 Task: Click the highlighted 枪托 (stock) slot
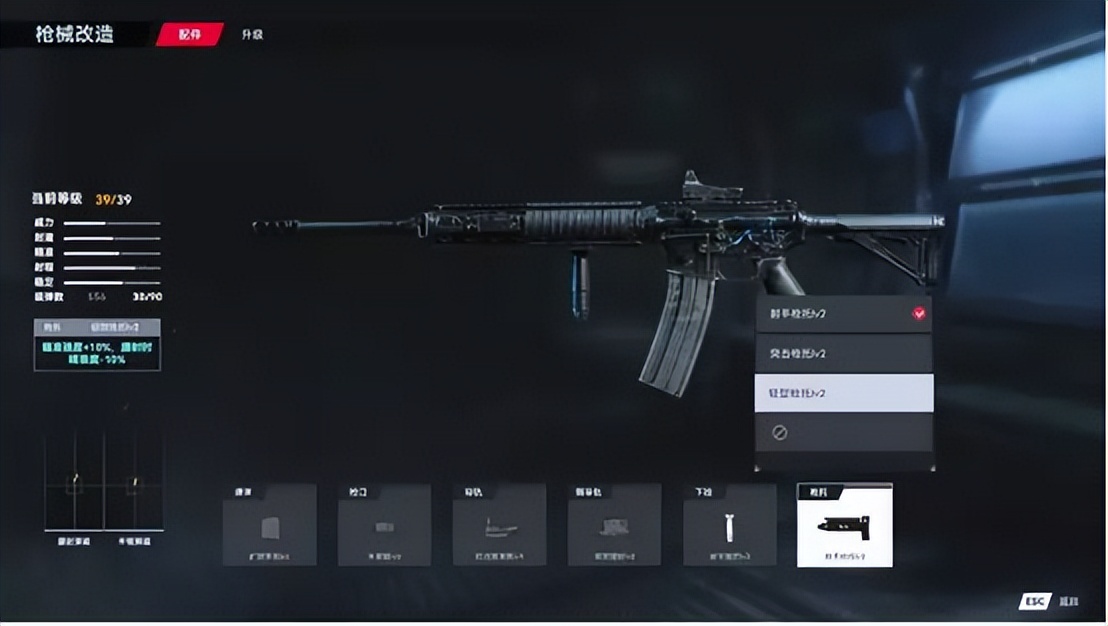coord(844,525)
